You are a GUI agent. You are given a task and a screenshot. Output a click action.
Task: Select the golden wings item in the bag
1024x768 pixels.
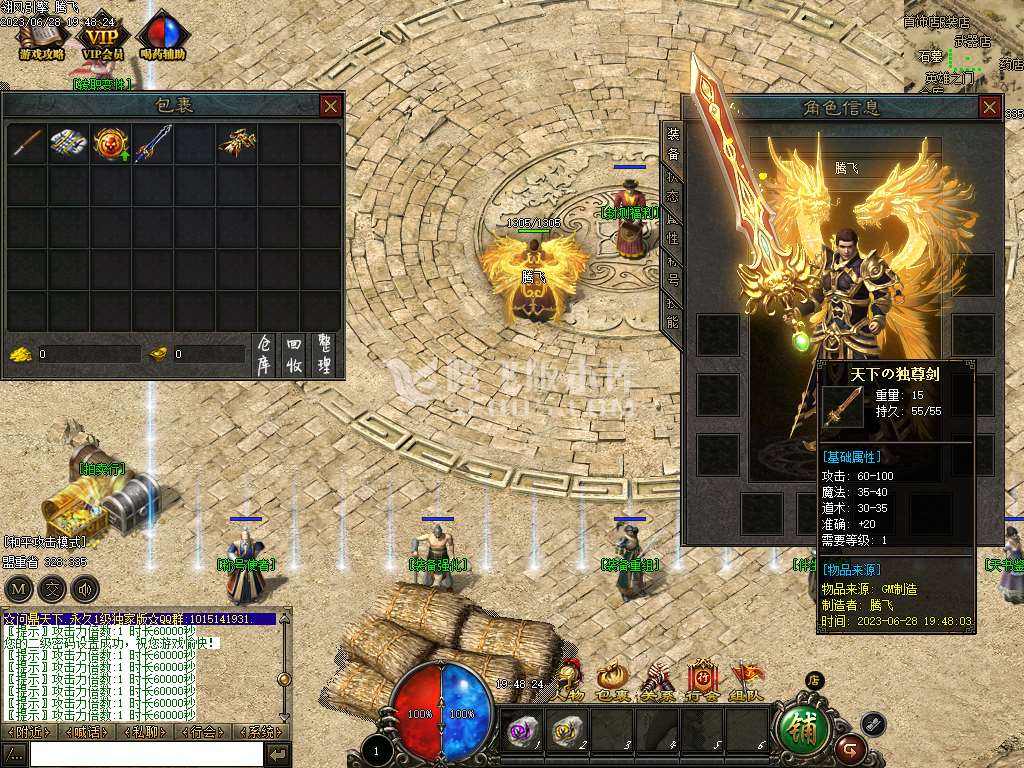(x=236, y=144)
